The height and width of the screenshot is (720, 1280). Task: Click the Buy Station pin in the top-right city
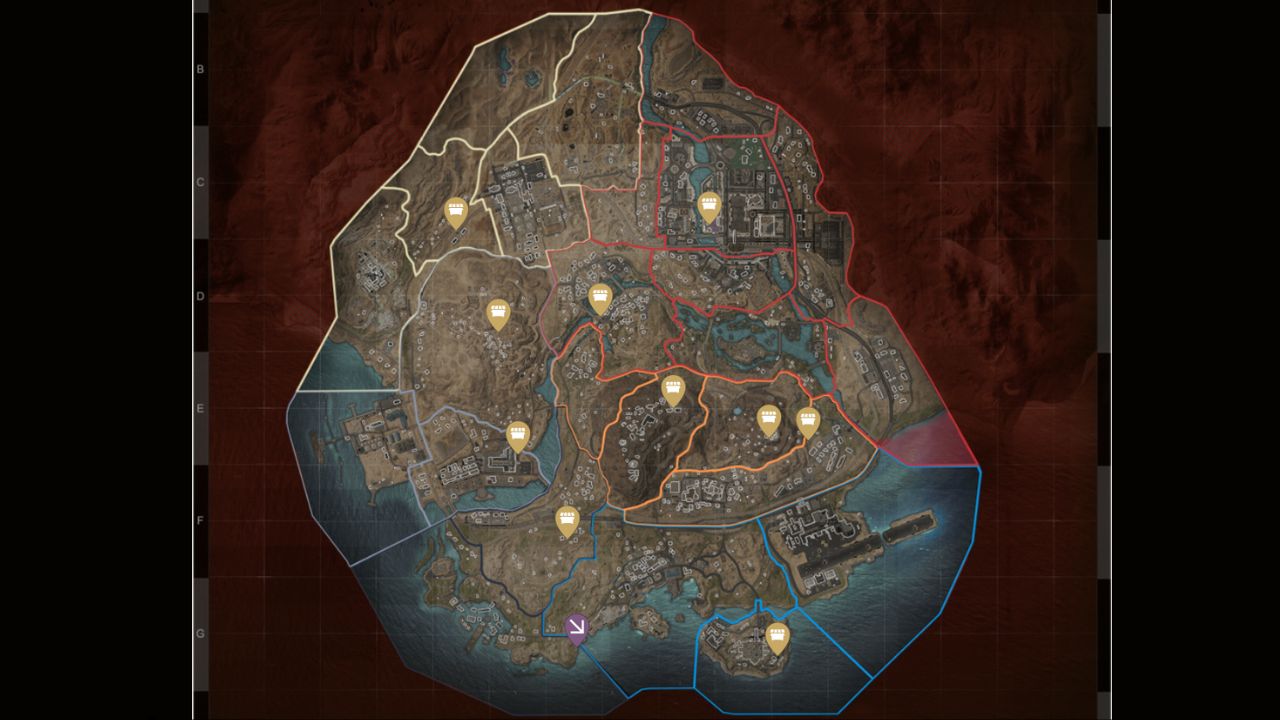pos(710,207)
